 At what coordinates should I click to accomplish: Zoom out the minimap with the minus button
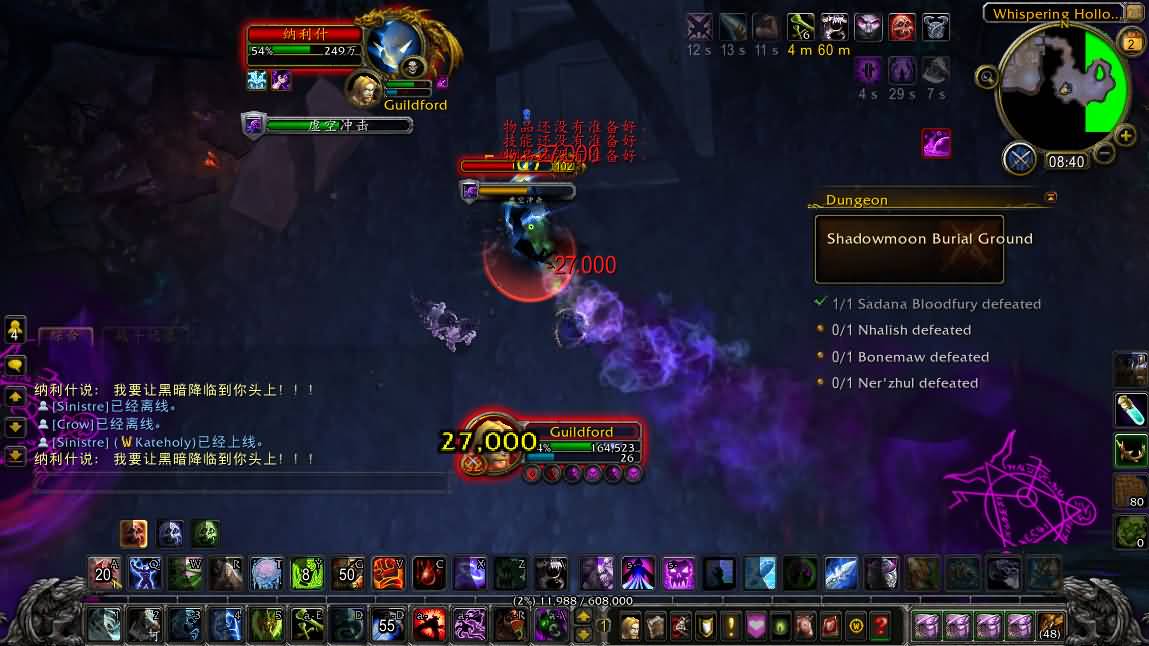(x=1104, y=153)
